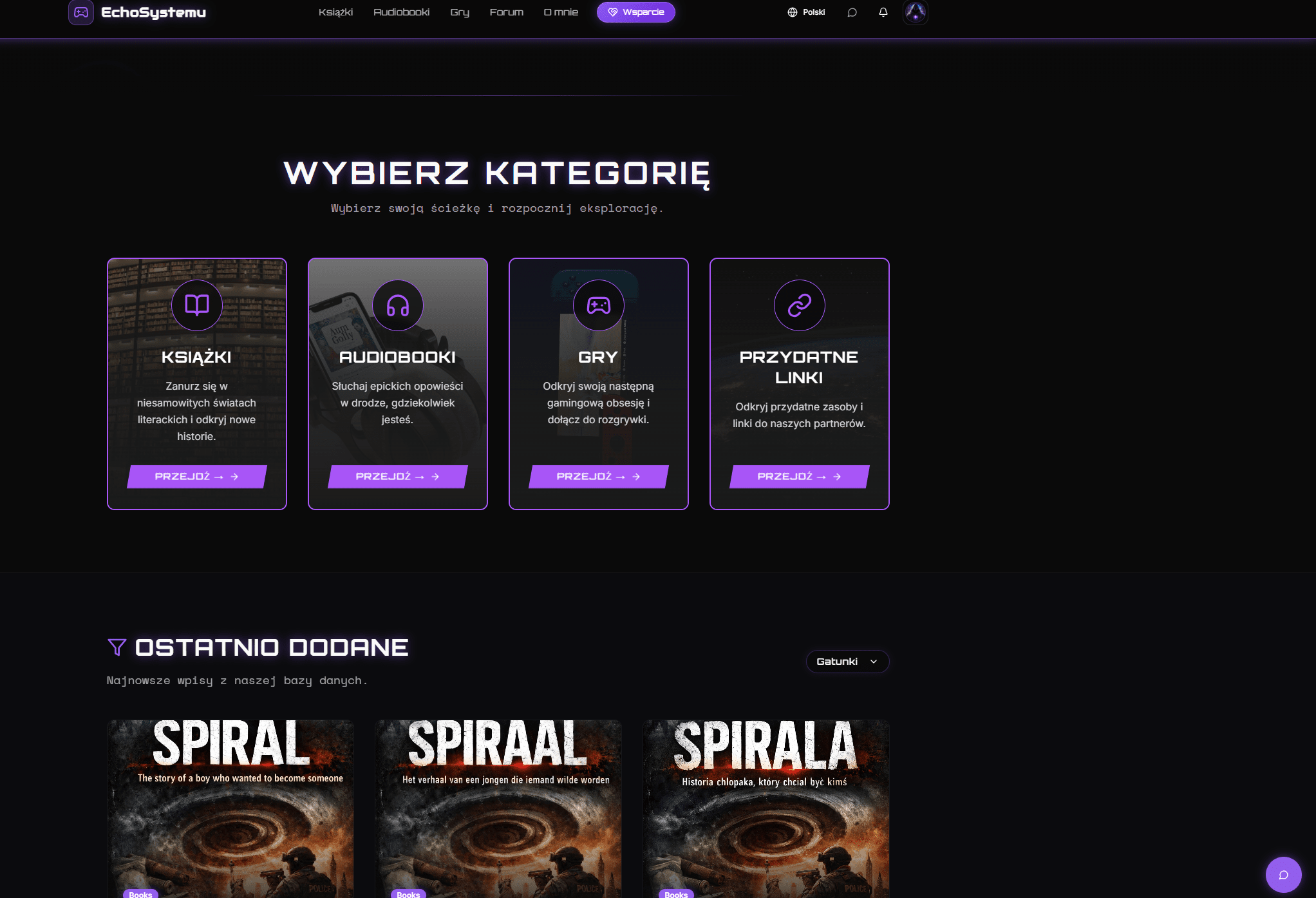This screenshot has height=898, width=1316.
Task: Expand the Gatunki dropdown filter
Action: 847,662
